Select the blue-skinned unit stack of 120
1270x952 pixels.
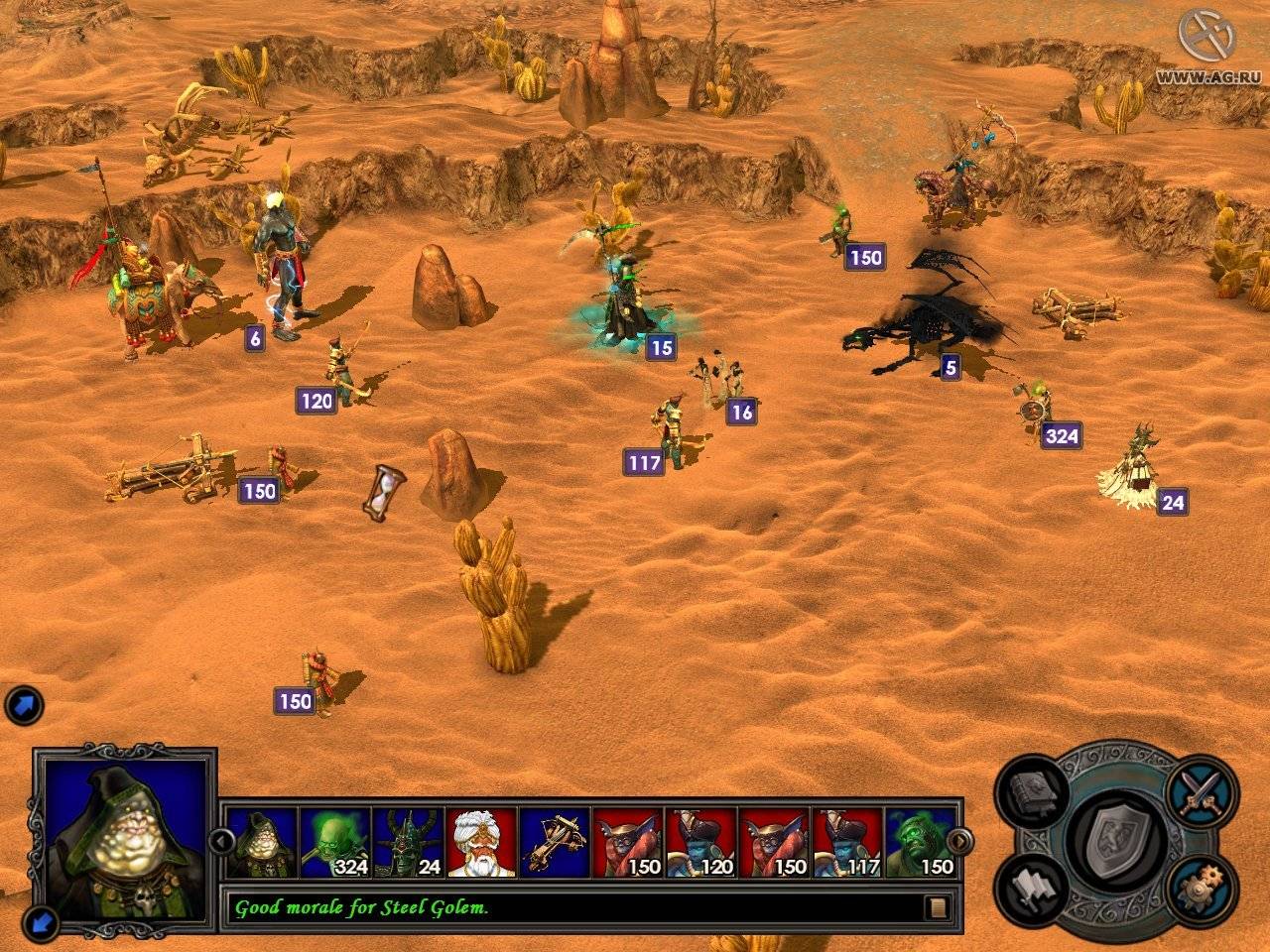pyautogui.click(x=701, y=842)
